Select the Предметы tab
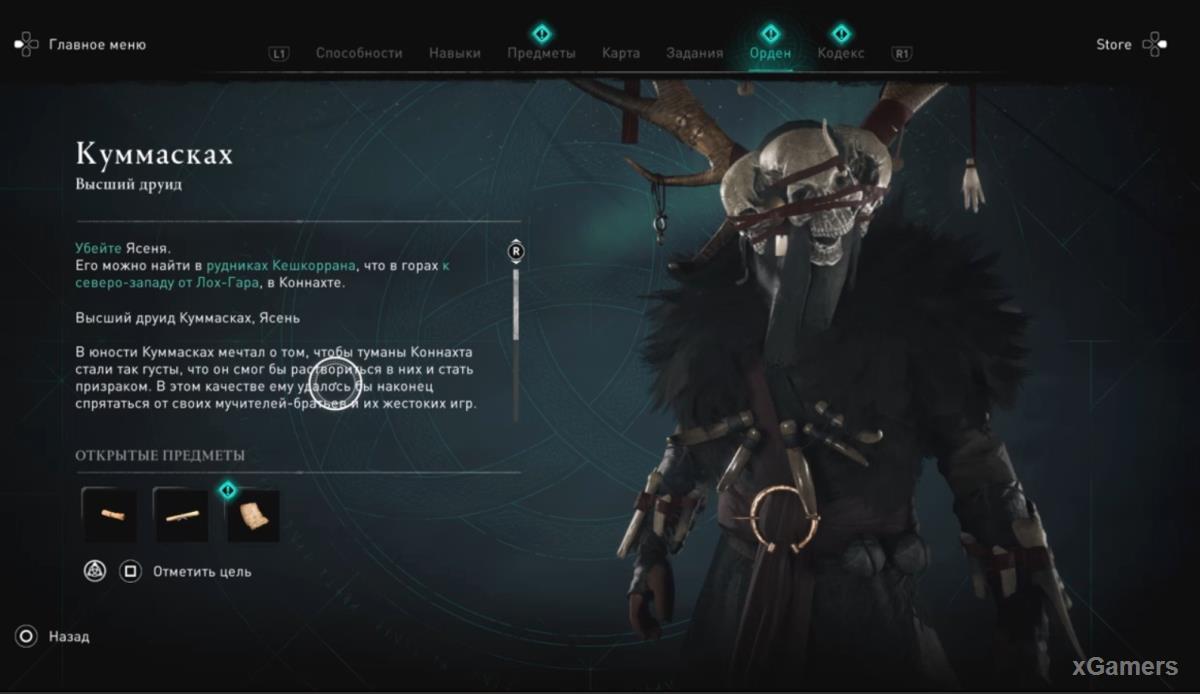 (541, 53)
